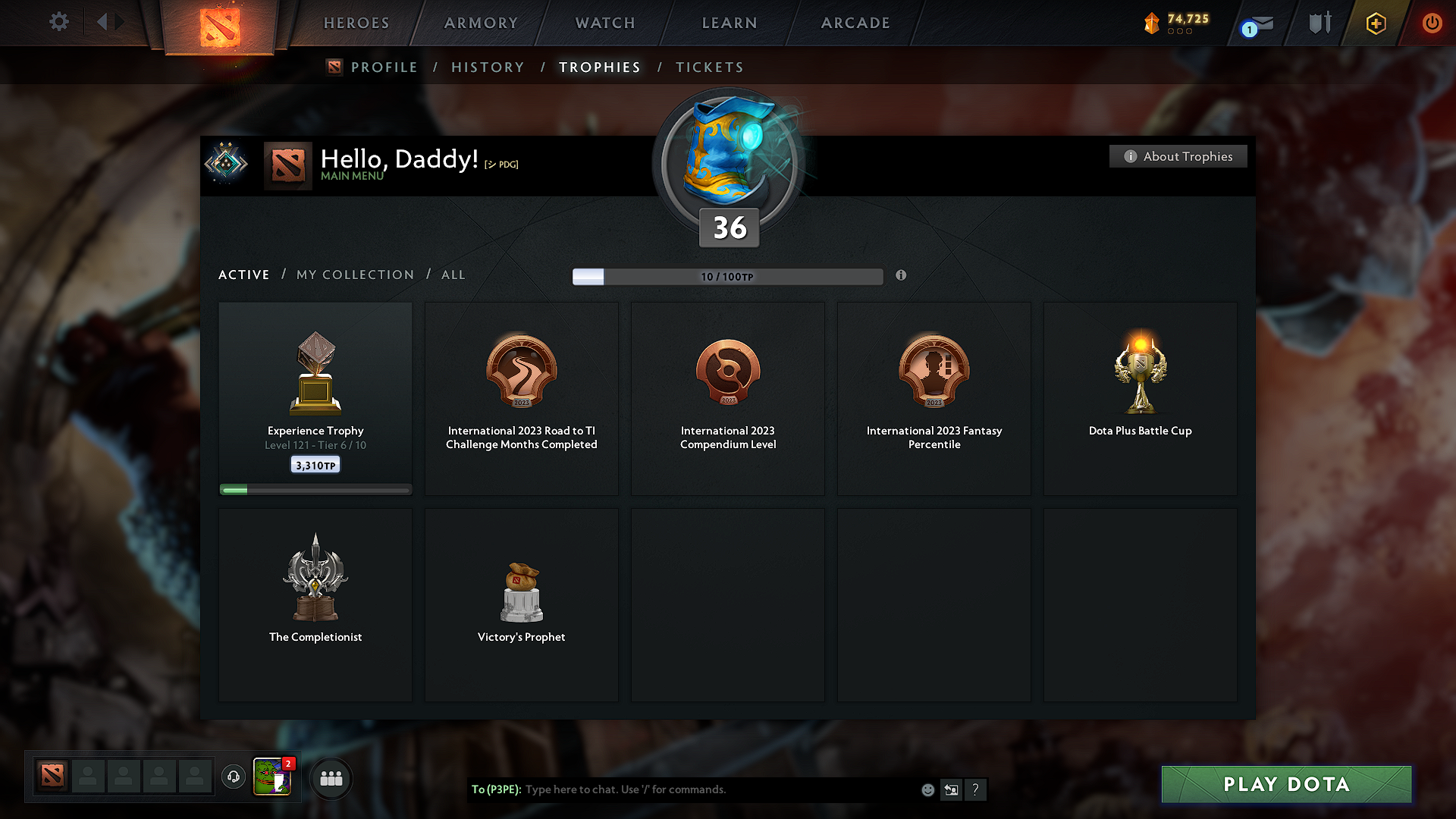Open the HISTORY tab in profile navigation
This screenshot has height=819, width=1456.
[x=488, y=67]
